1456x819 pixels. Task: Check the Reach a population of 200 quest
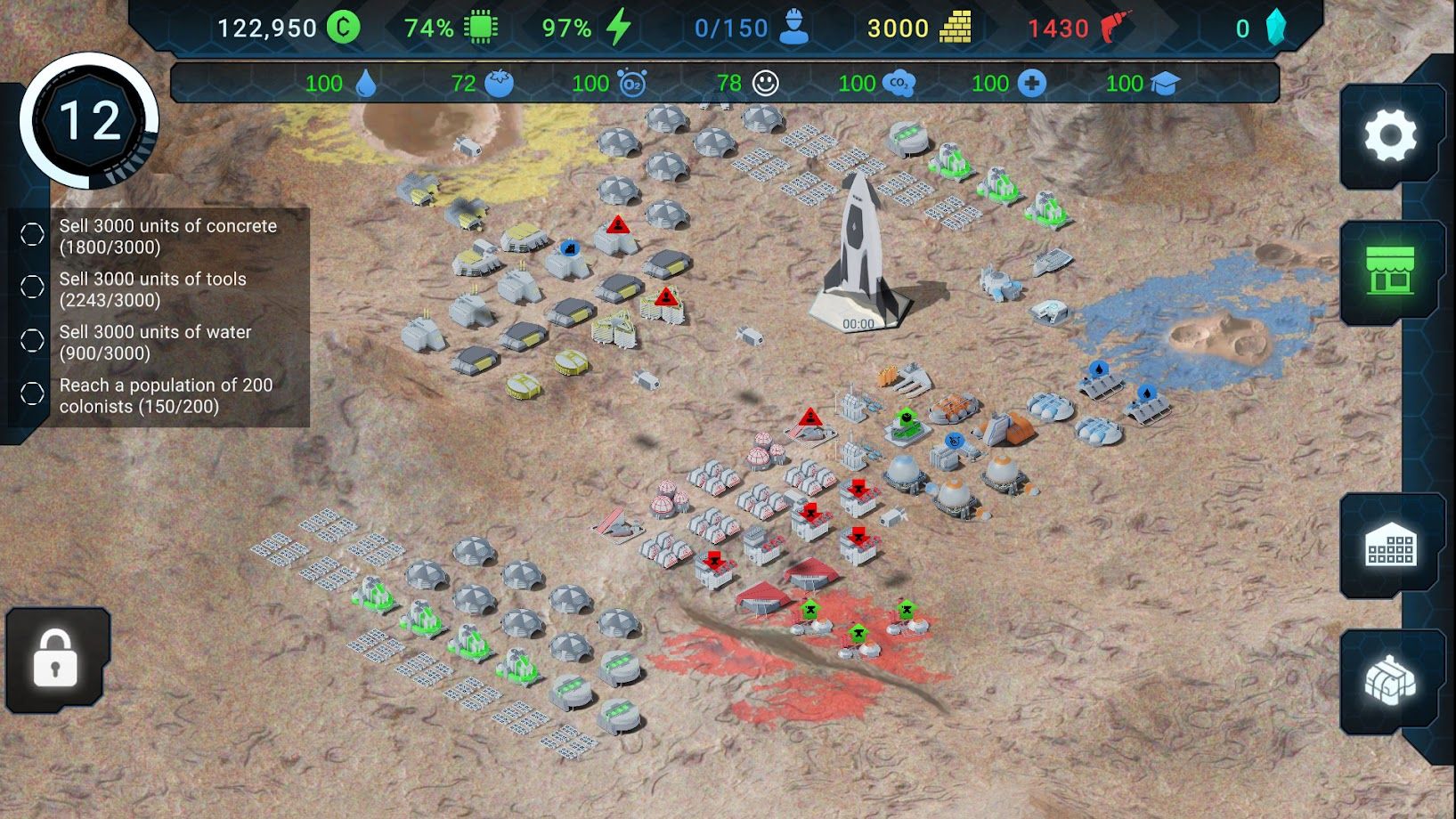click(x=31, y=394)
